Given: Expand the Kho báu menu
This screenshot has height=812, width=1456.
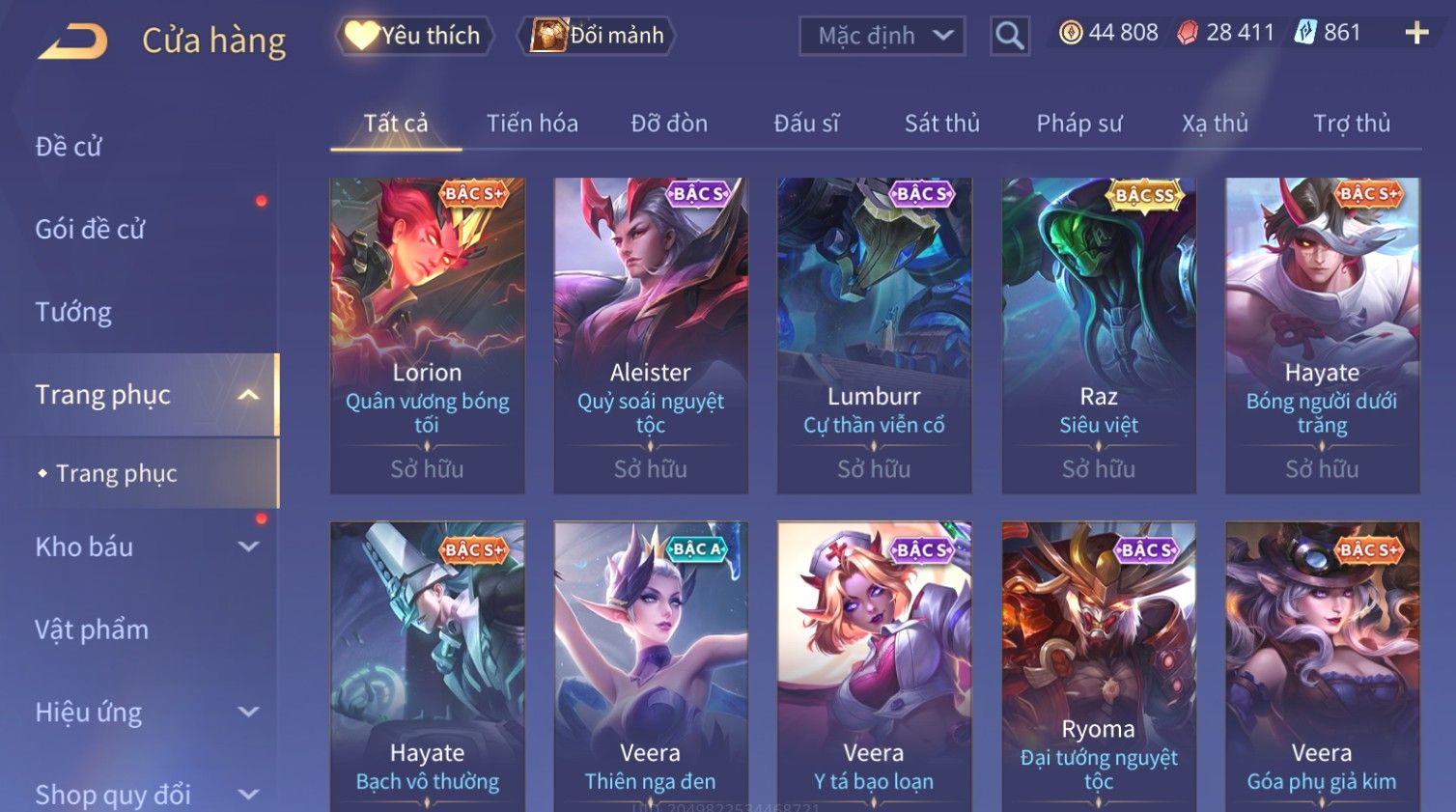Looking at the screenshot, I should tap(145, 546).
